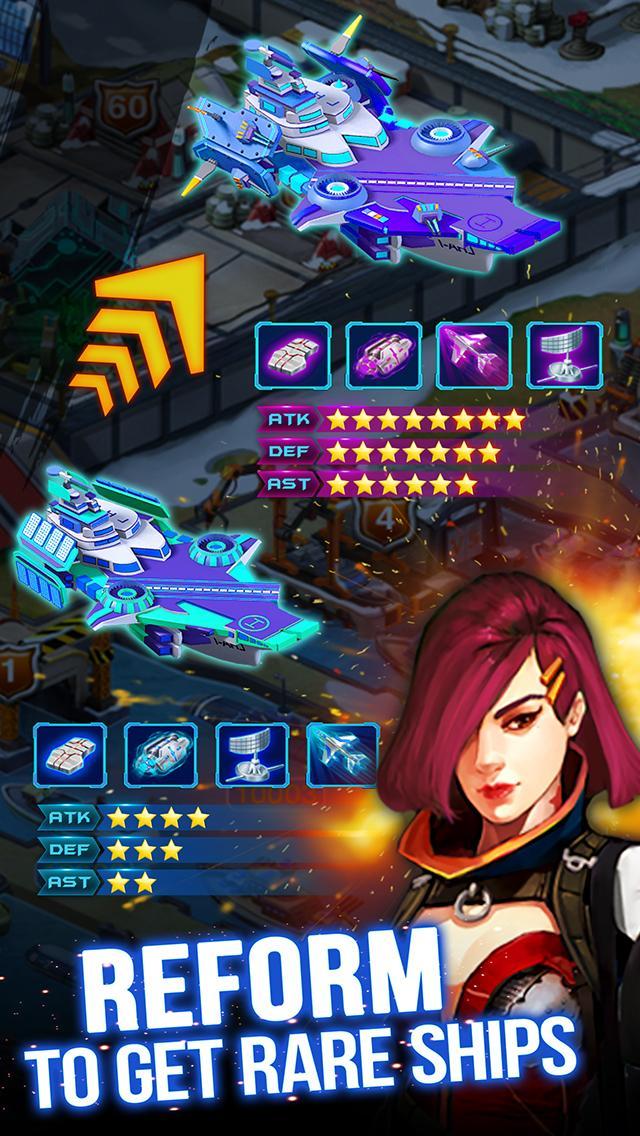The width and height of the screenshot is (640, 1136).
Task: Select the purple armor plating icon
Action: pyautogui.click(x=294, y=357)
